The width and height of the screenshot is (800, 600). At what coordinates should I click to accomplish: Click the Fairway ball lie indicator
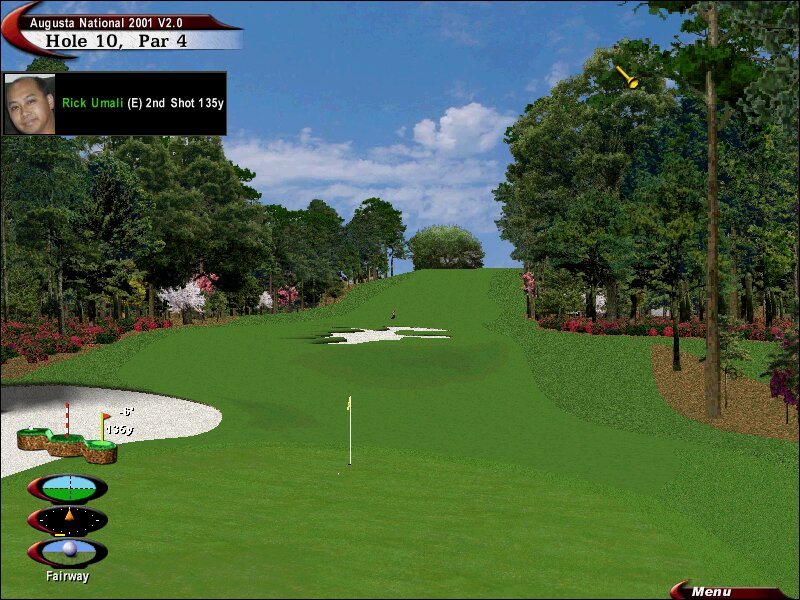point(68,552)
